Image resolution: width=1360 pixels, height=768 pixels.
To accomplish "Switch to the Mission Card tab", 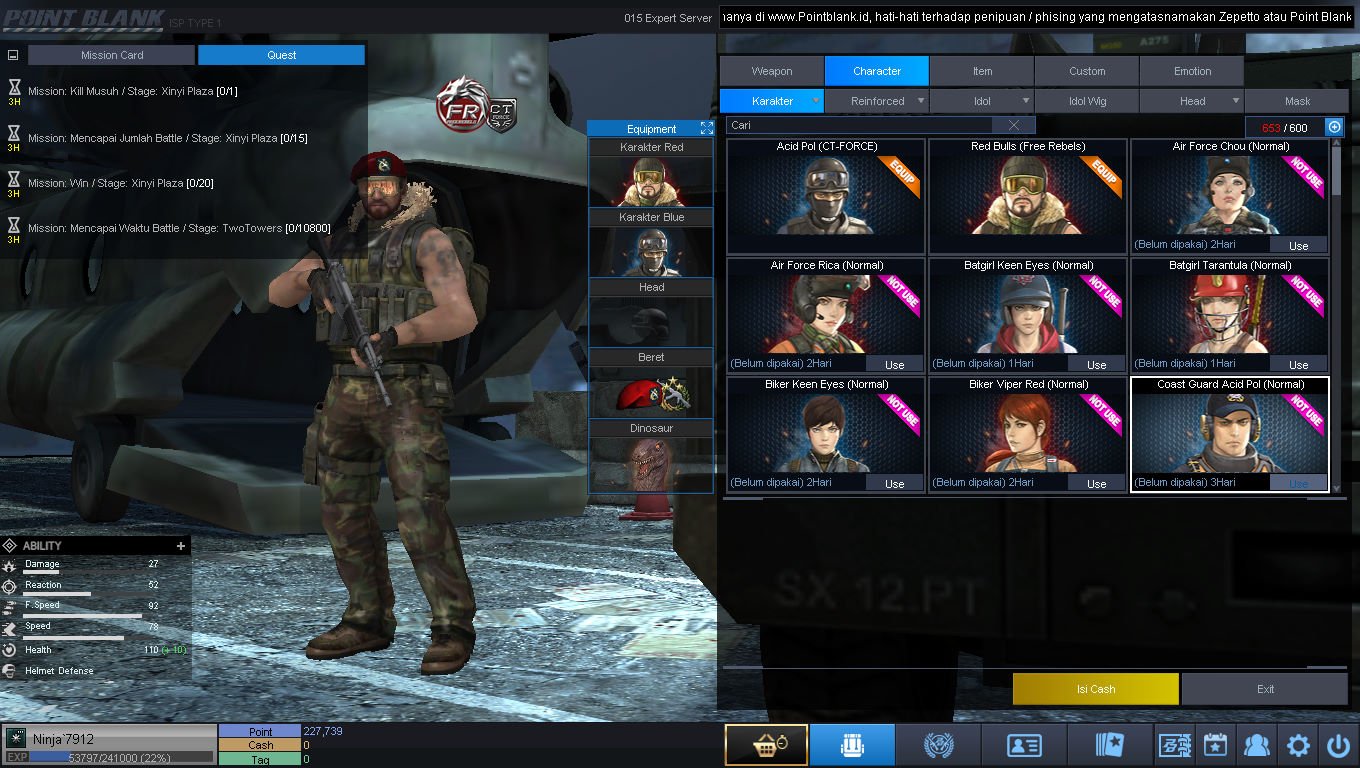I will point(112,55).
